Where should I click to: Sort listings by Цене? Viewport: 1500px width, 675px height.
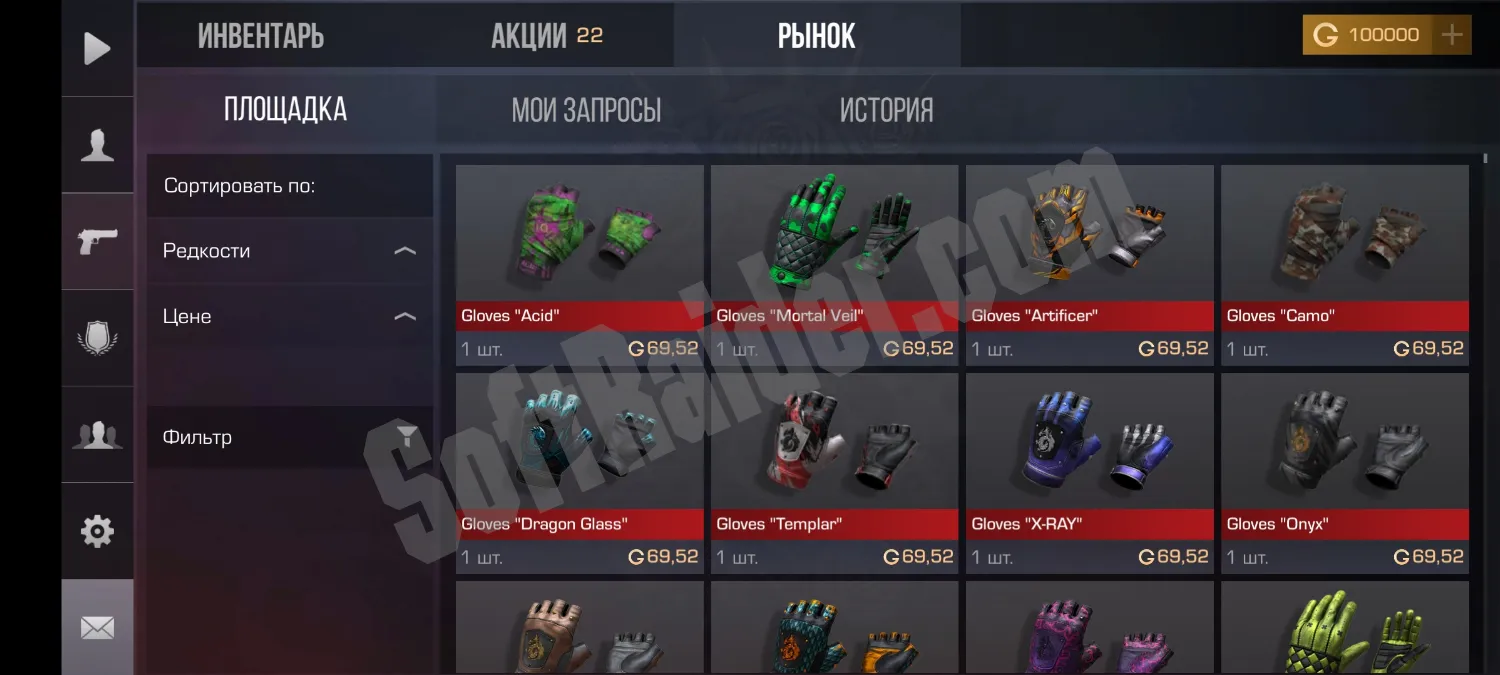coord(289,317)
